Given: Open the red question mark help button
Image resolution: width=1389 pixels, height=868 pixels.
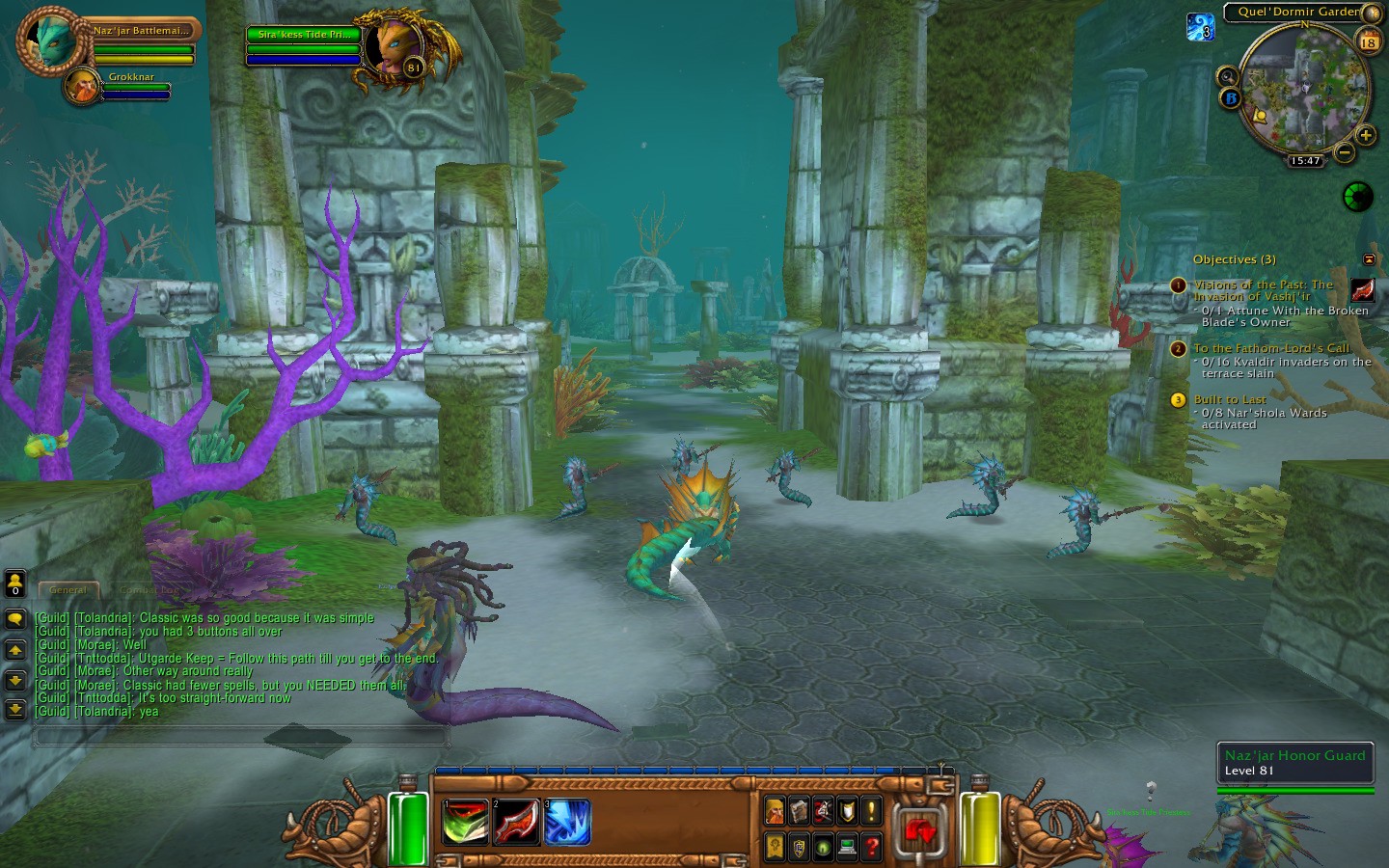Looking at the screenshot, I should [871, 847].
